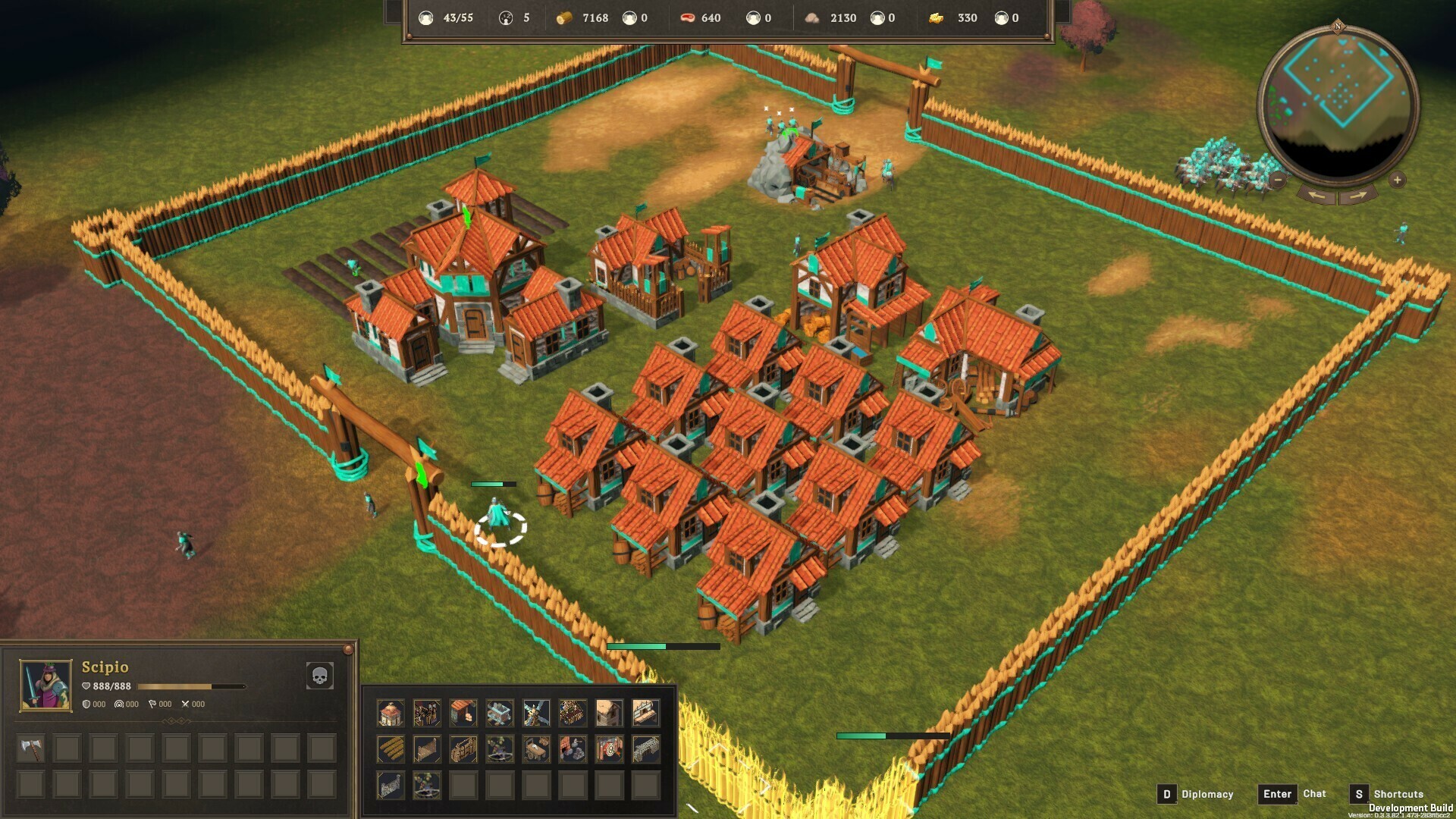Select the gate build icon
The image size is (1456, 819).
click(x=463, y=748)
